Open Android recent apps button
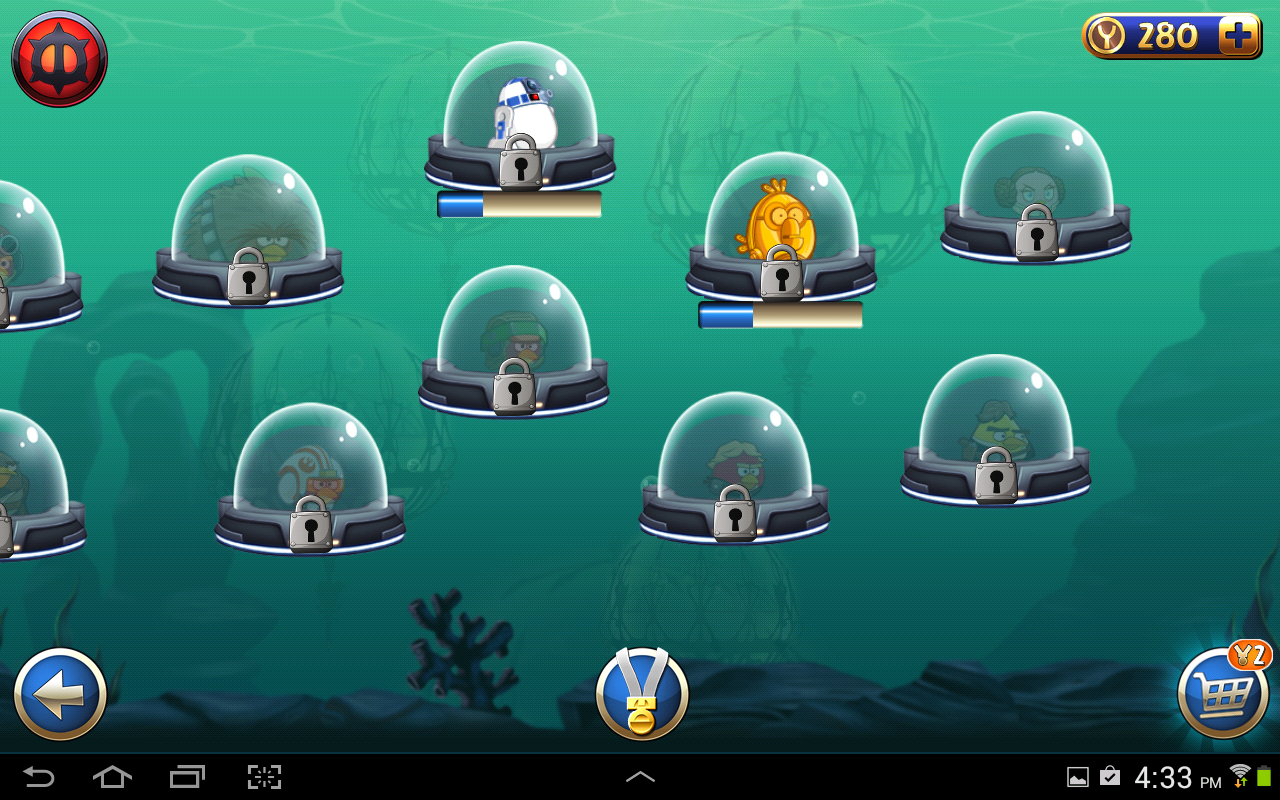Viewport: 1280px width, 800px height. [187, 777]
